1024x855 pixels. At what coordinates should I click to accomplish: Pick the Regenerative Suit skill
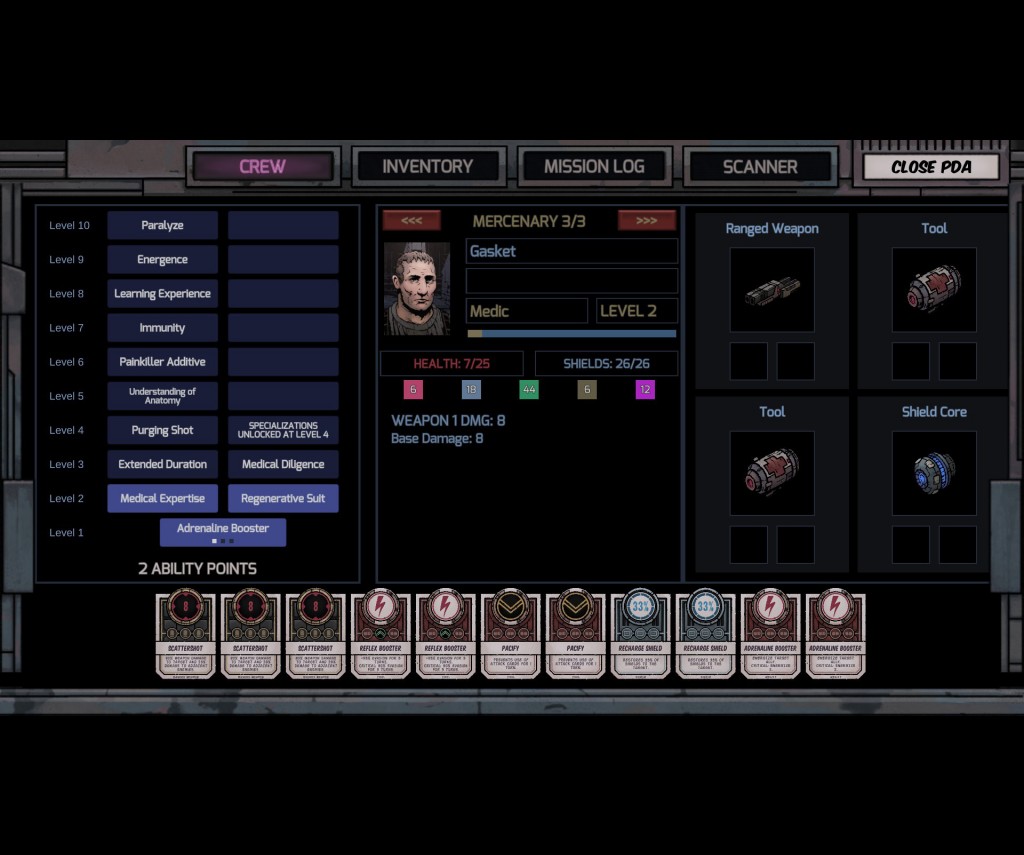283,498
